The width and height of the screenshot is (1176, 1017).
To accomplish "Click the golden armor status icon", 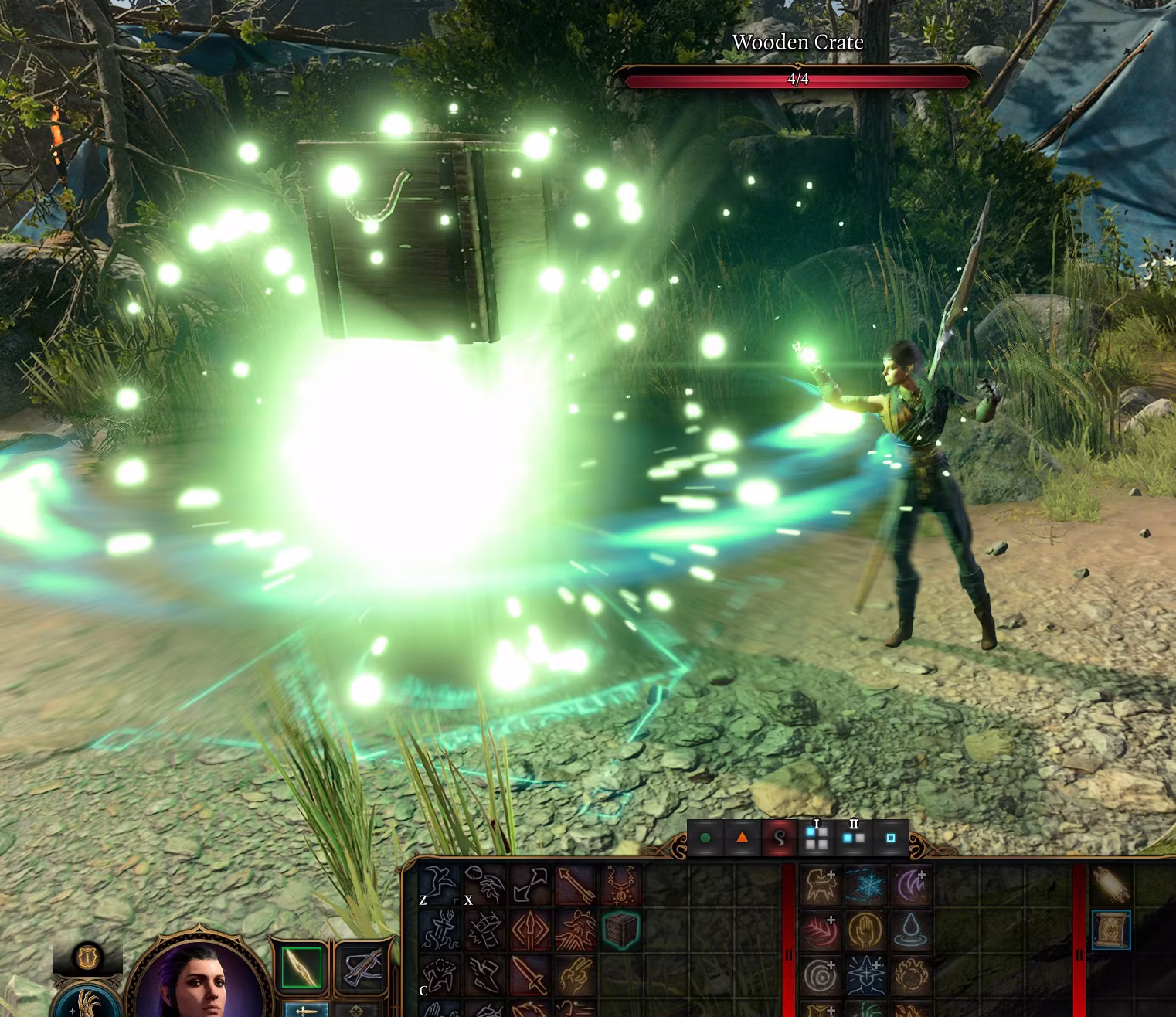I will pos(87,957).
